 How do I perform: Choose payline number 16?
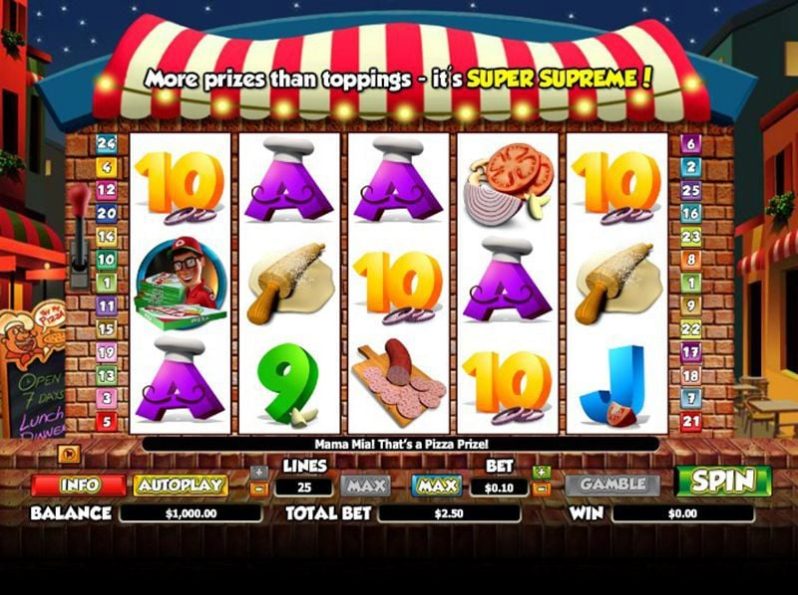point(690,213)
